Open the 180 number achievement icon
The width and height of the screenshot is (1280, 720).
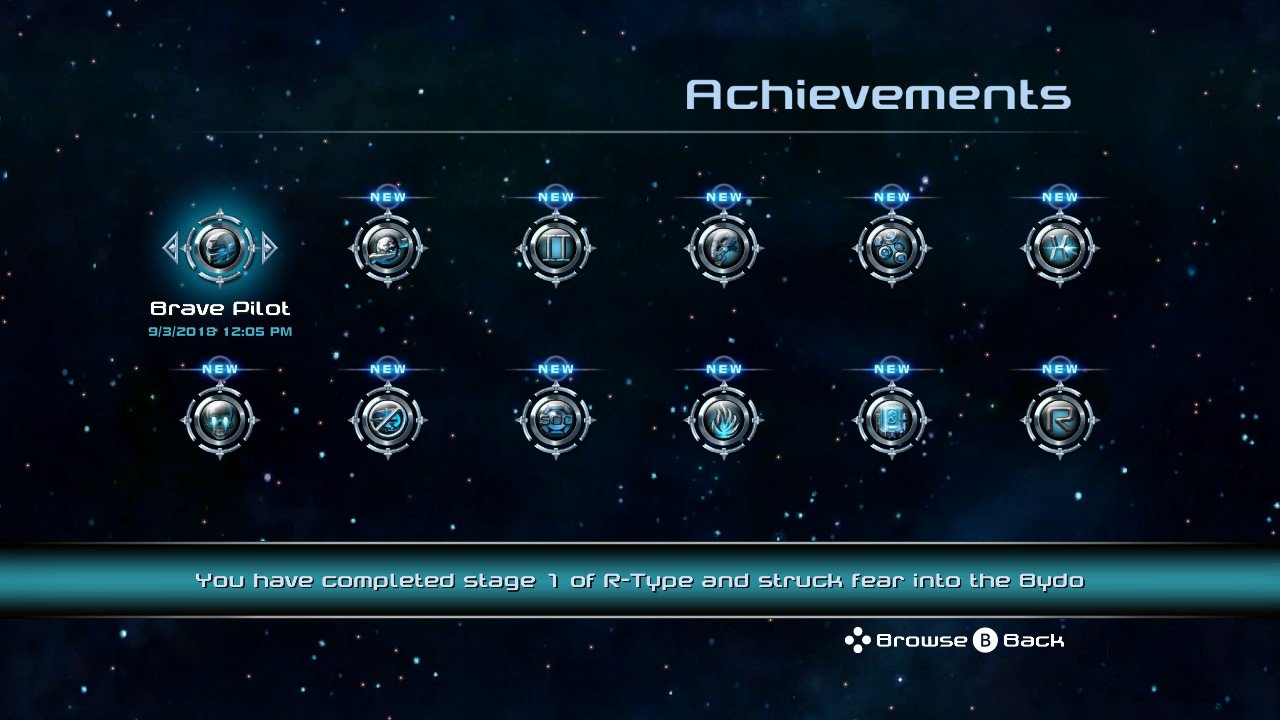tap(890, 420)
